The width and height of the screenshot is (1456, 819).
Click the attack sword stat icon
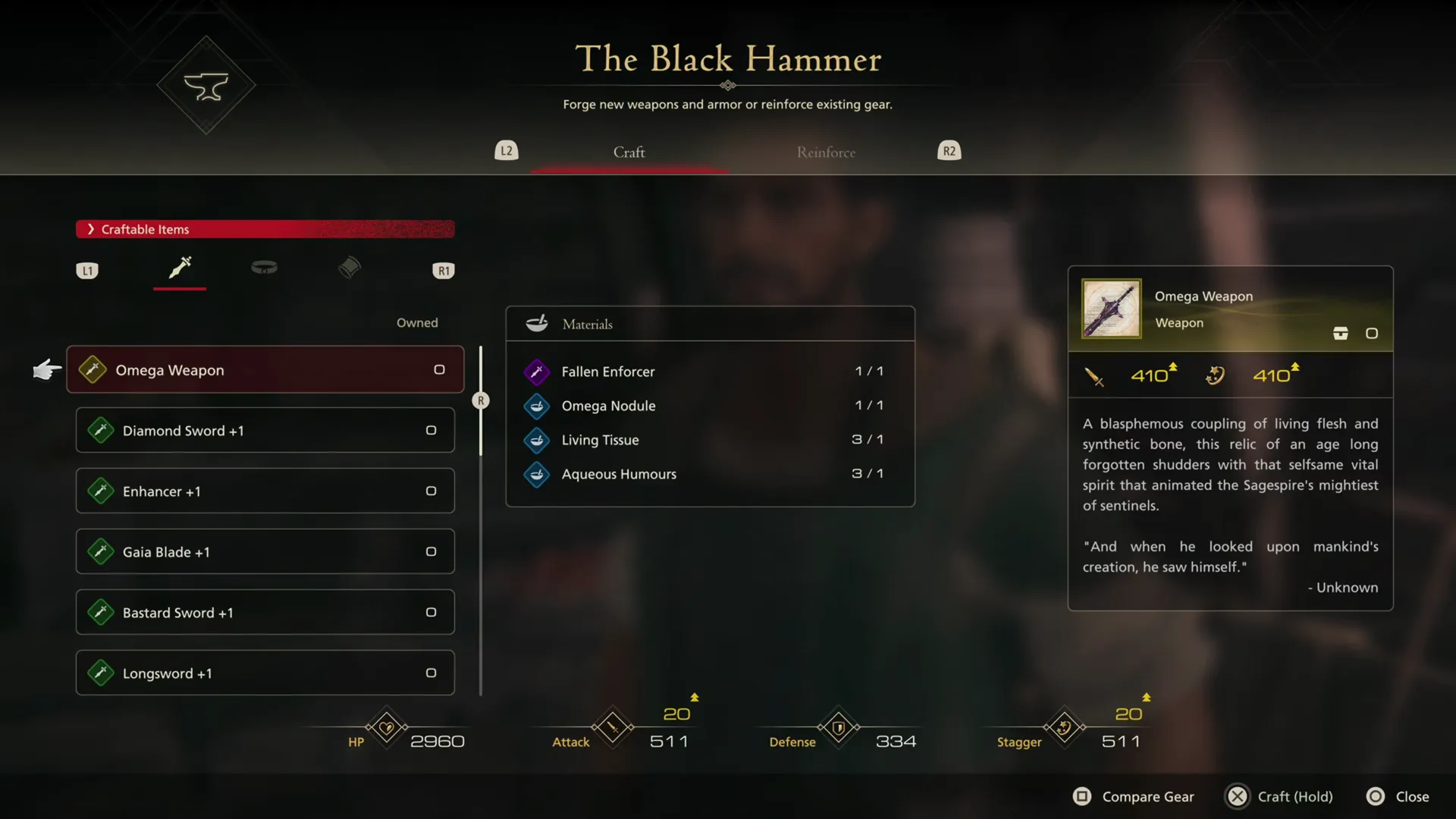click(612, 727)
